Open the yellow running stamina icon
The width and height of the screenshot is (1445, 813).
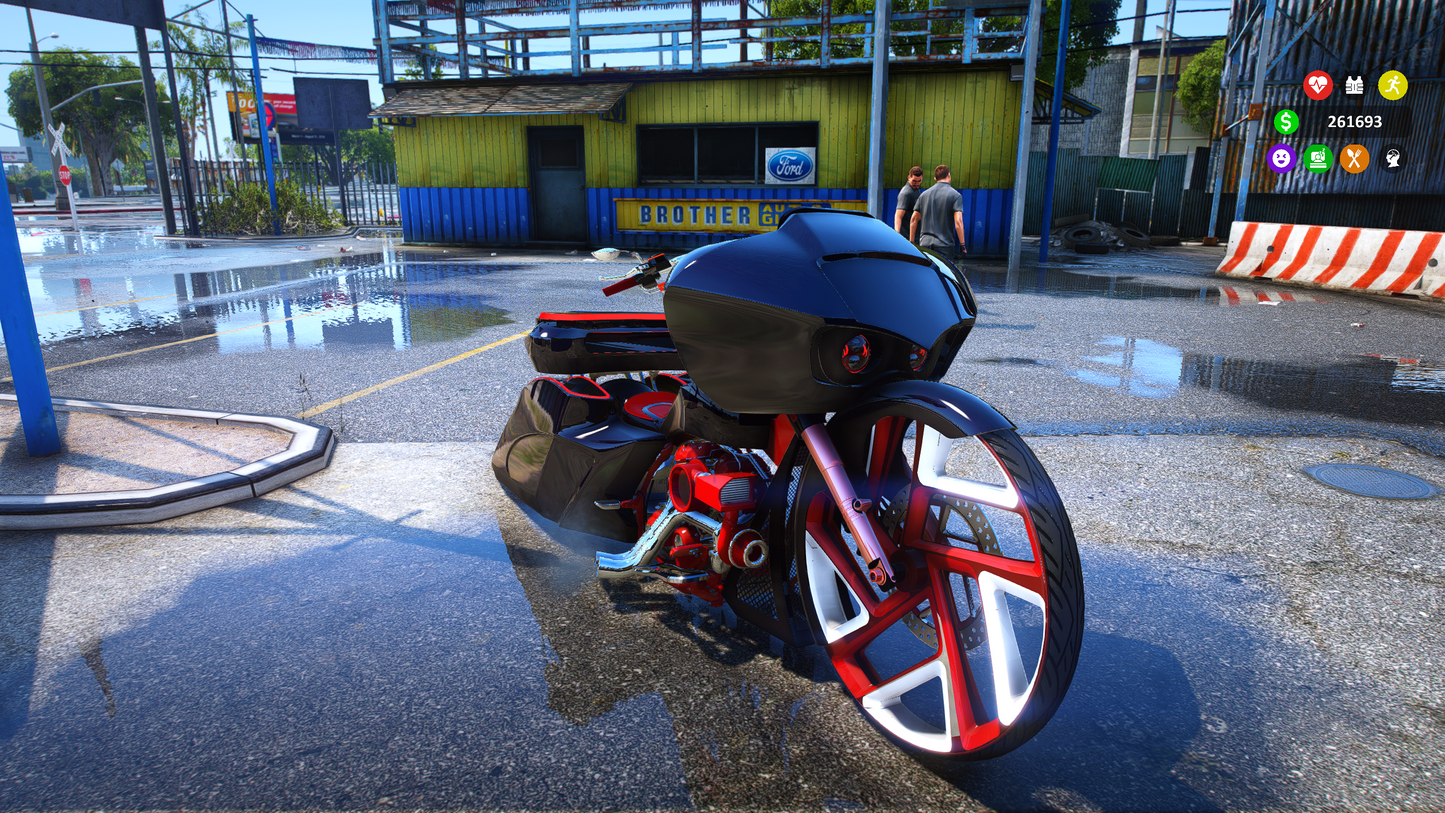point(1392,85)
